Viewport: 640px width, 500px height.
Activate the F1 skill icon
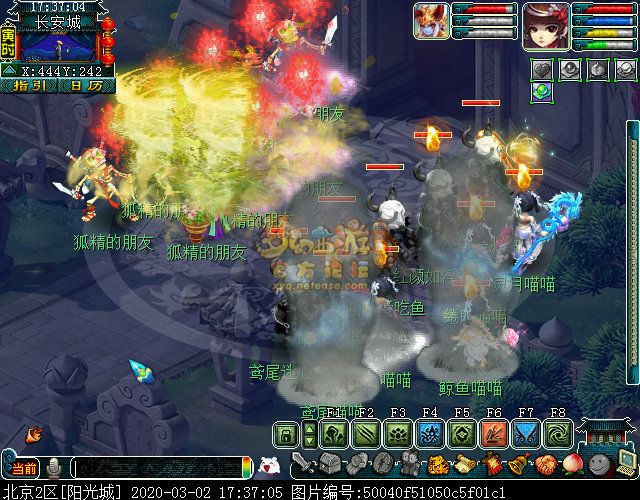coord(334,434)
